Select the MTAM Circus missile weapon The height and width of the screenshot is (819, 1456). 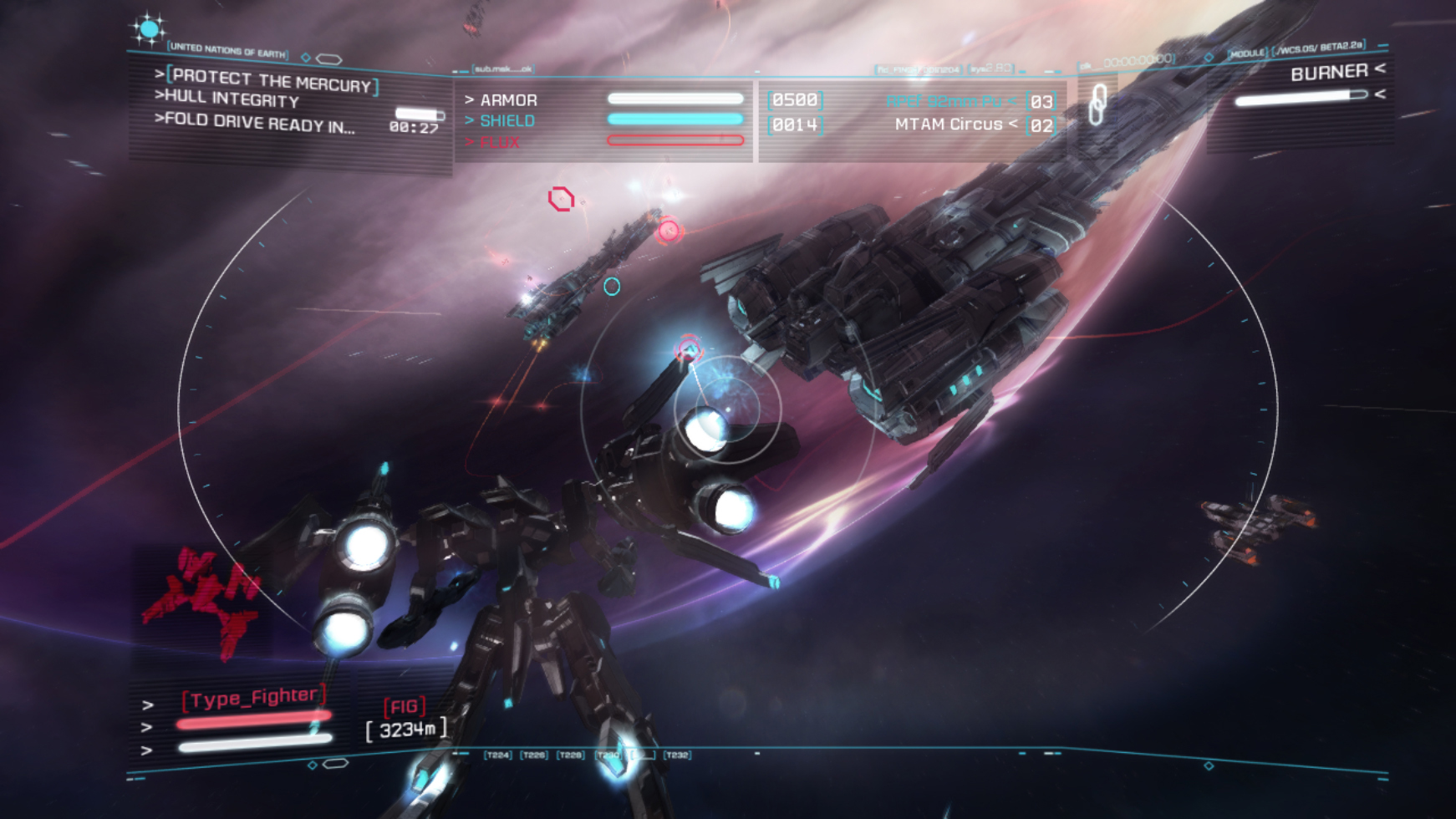pos(948,125)
